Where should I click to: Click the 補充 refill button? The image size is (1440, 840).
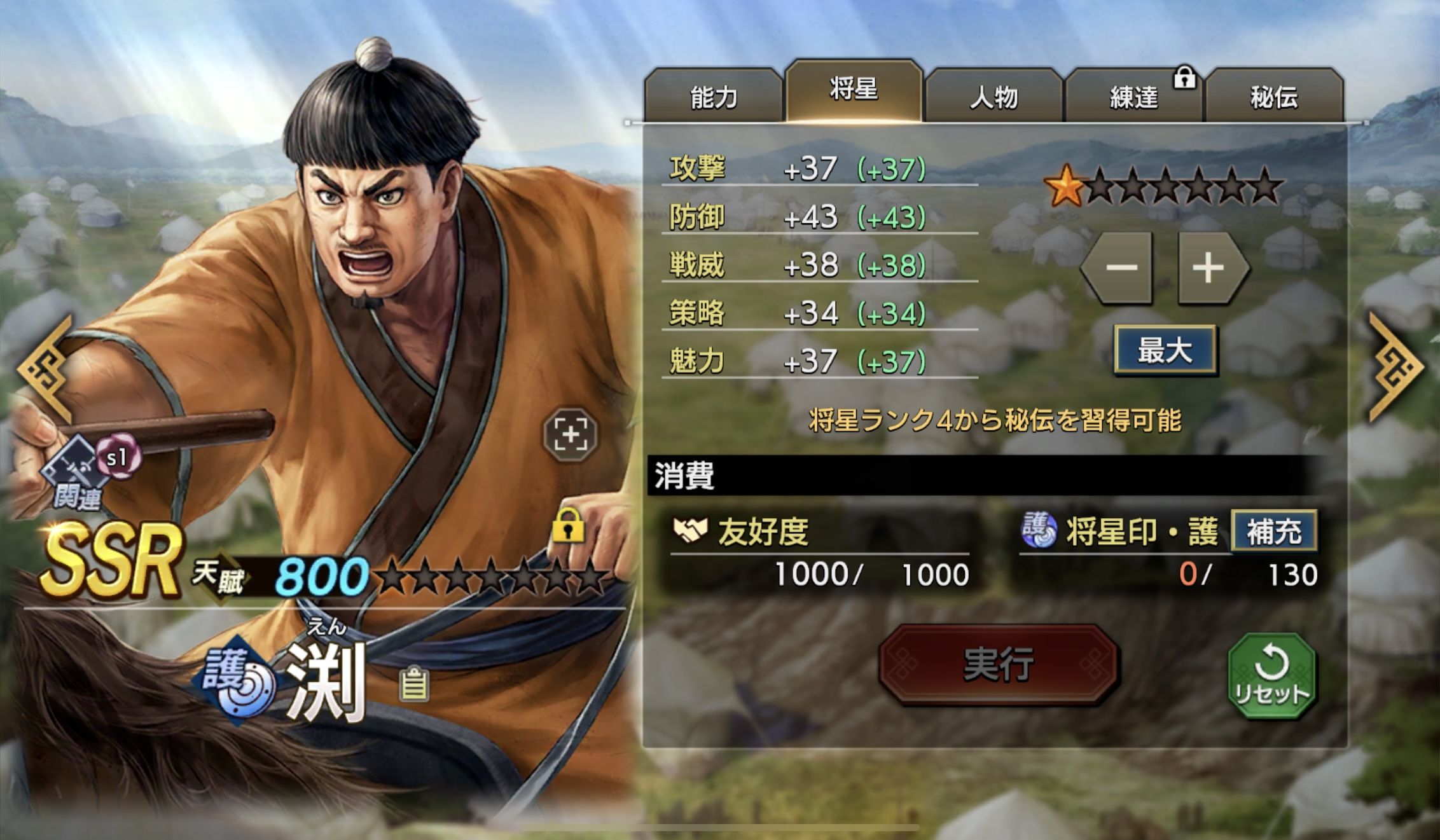click(x=1273, y=532)
